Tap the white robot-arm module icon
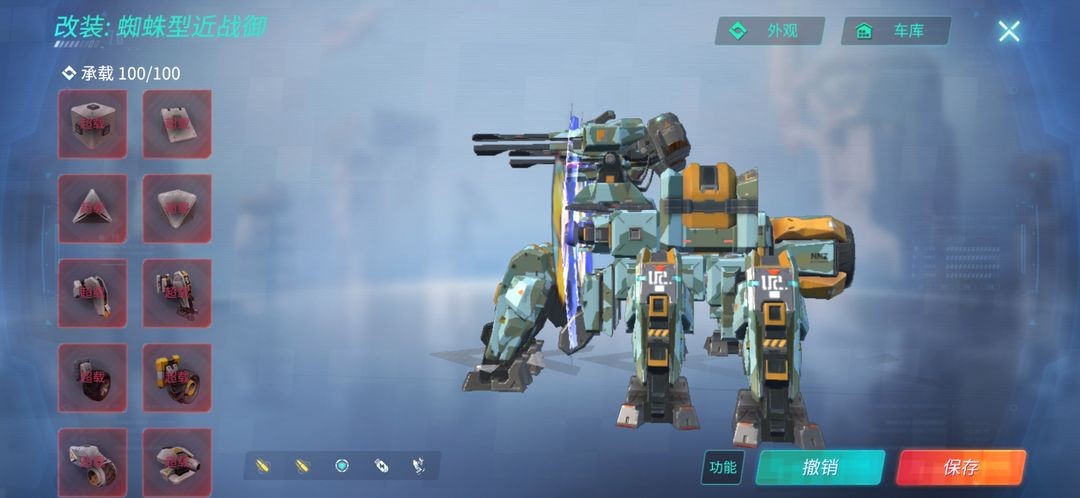1080x498 pixels. pos(420,466)
